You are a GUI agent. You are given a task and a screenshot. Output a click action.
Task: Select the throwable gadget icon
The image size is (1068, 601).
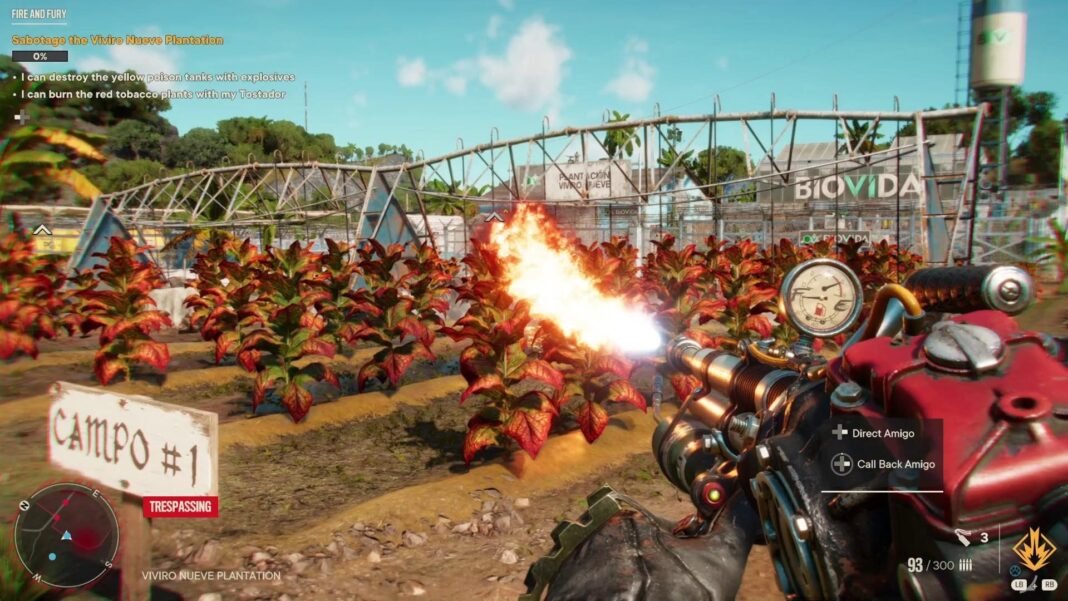point(961,537)
